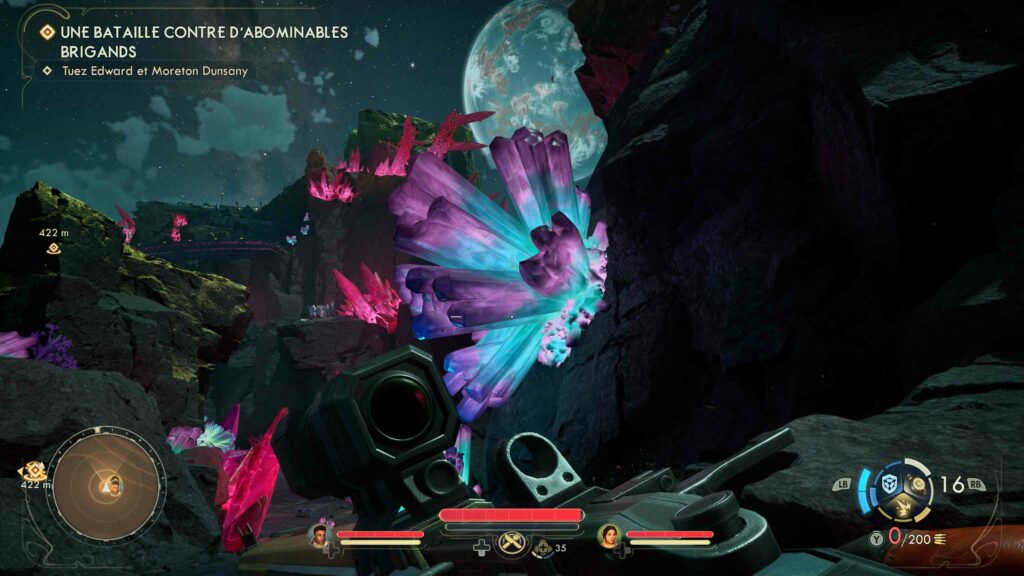Select the in-world quest waypoint marker at 422 m

[53, 248]
